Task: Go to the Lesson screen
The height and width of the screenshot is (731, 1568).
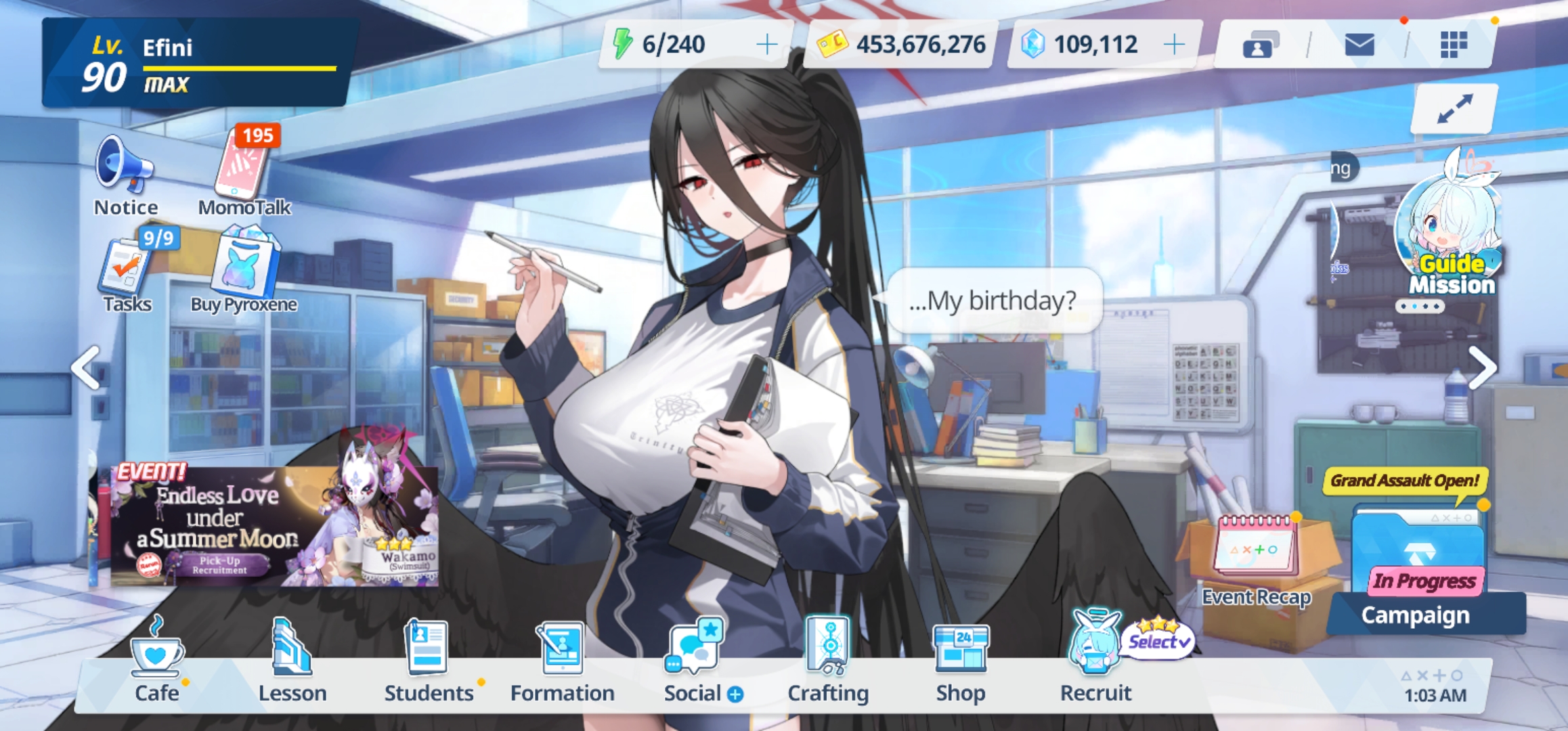Action: tap(292, 660)
